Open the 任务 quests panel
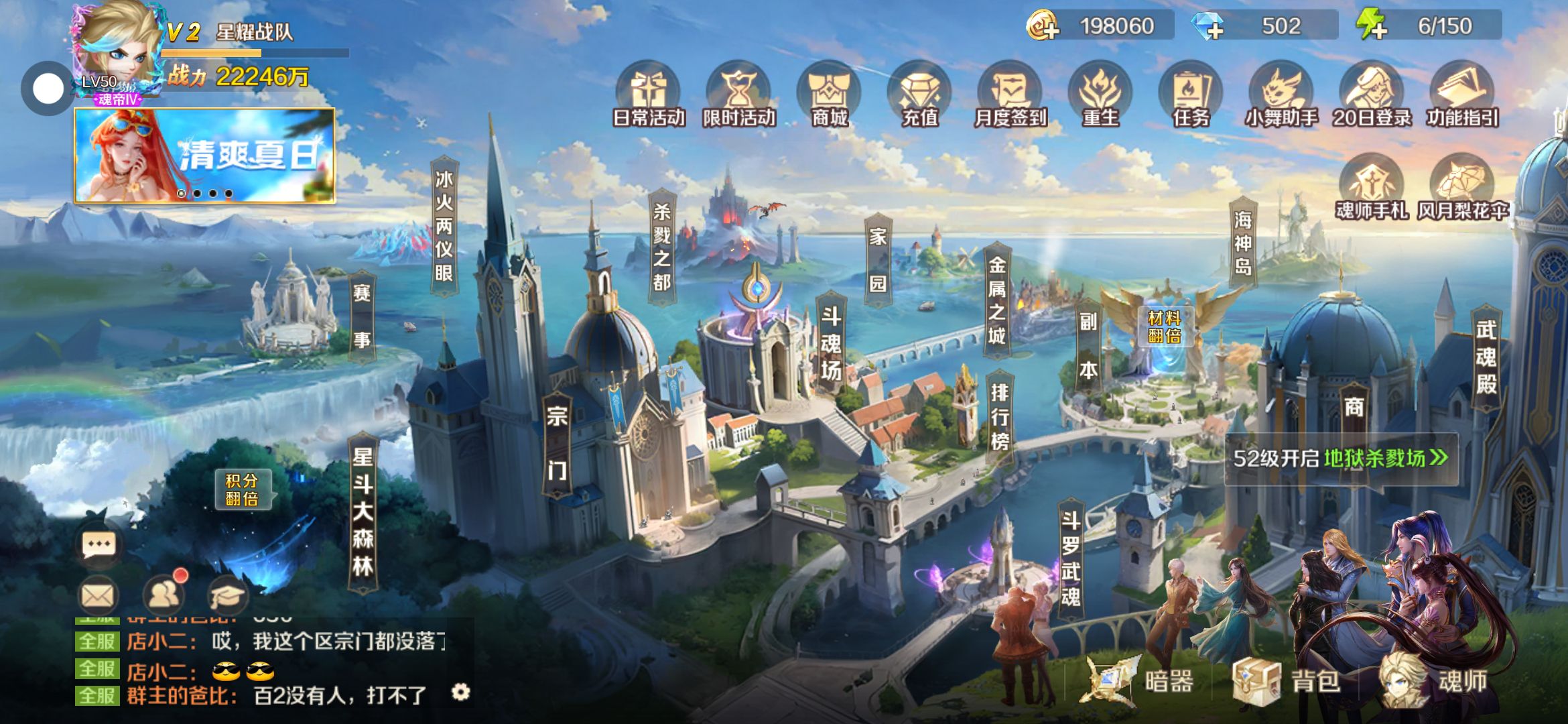The image size is (1568, 724). 1191,95
